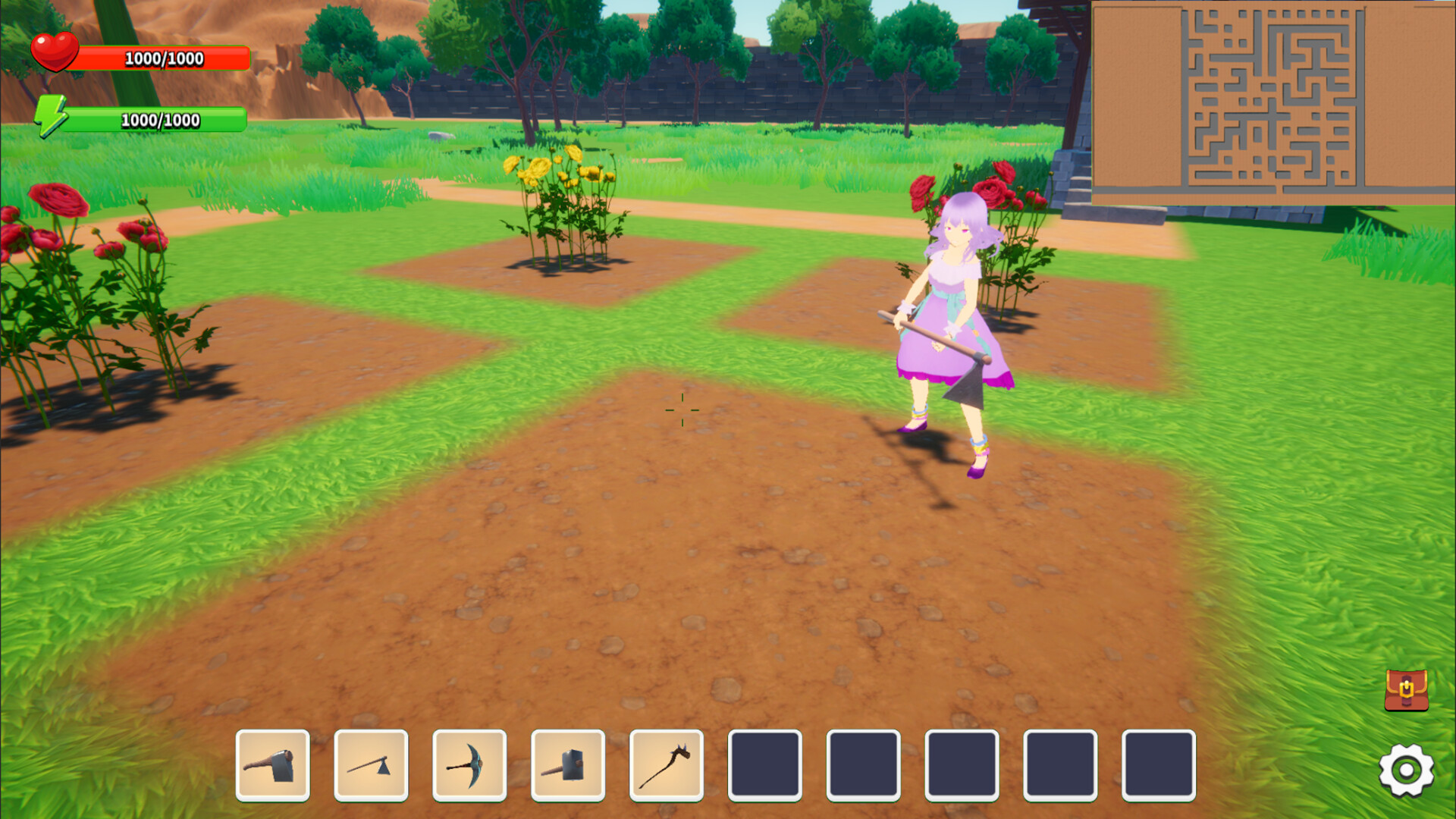The width and height of the screenshot is (1456, 819).
Task: Click the heart icon beside the health bar
Action: [53, 52]
